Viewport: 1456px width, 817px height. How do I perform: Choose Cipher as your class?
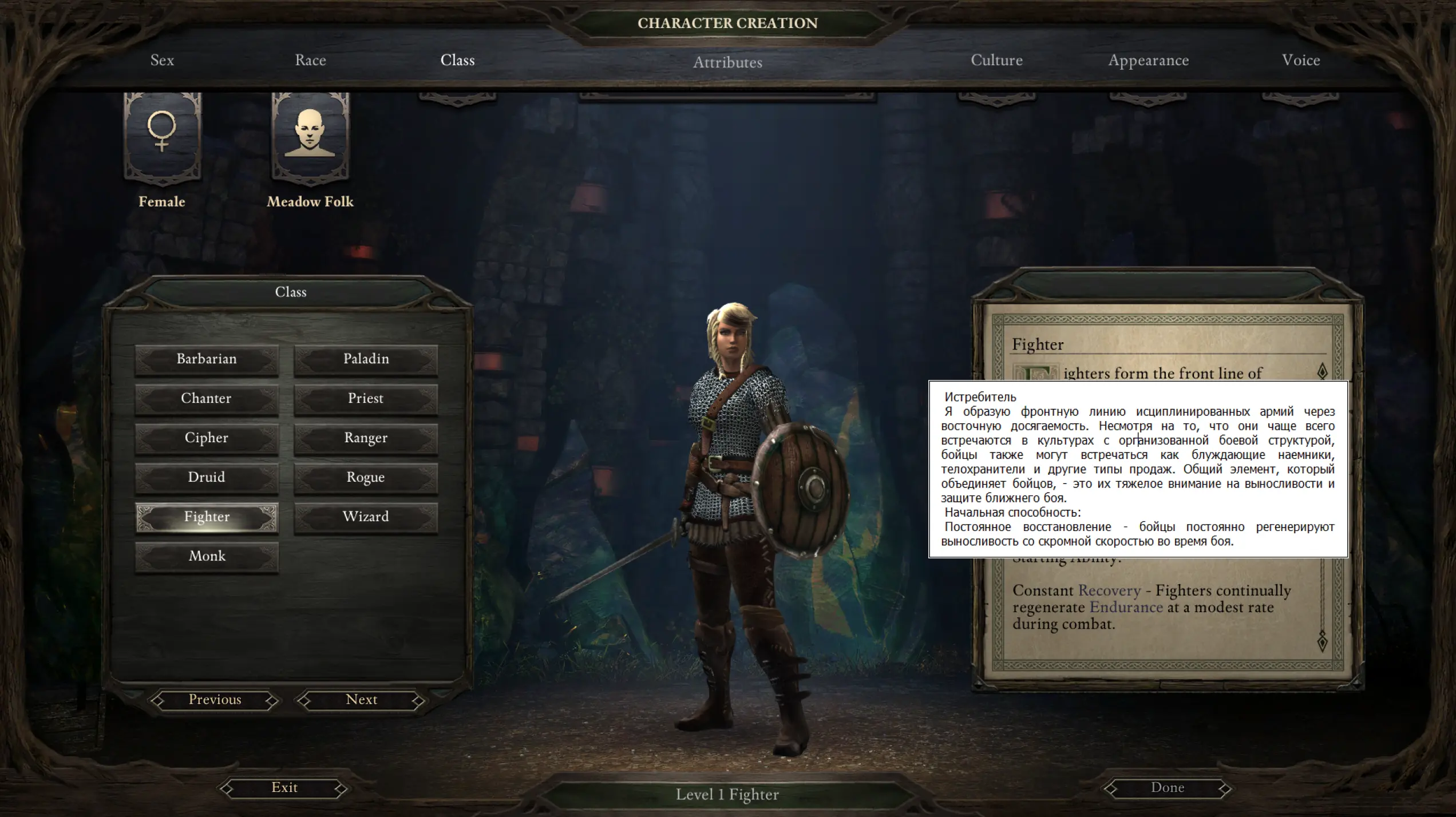(x=207, y=438)
